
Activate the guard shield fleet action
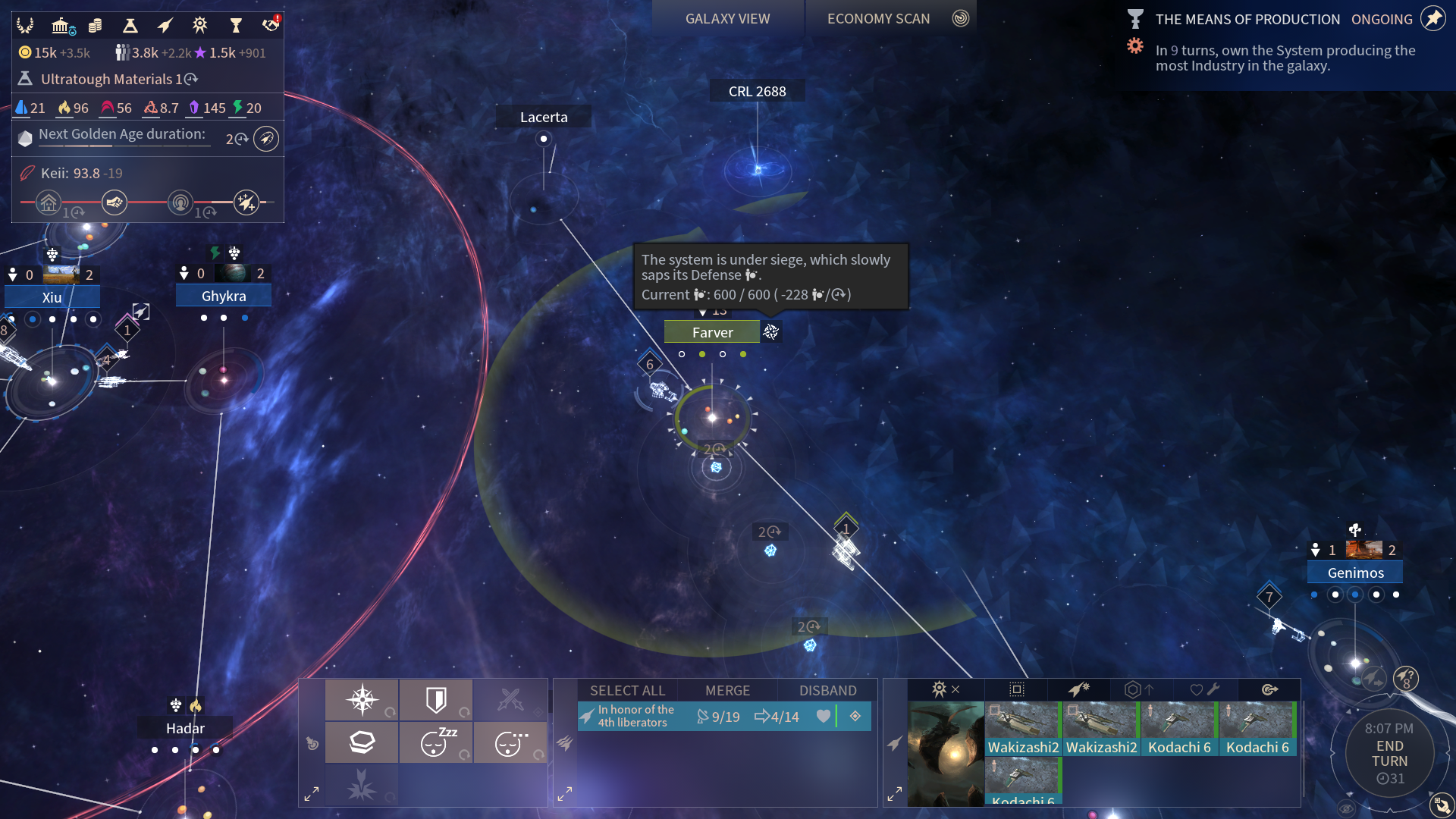[x=436, y=700]
